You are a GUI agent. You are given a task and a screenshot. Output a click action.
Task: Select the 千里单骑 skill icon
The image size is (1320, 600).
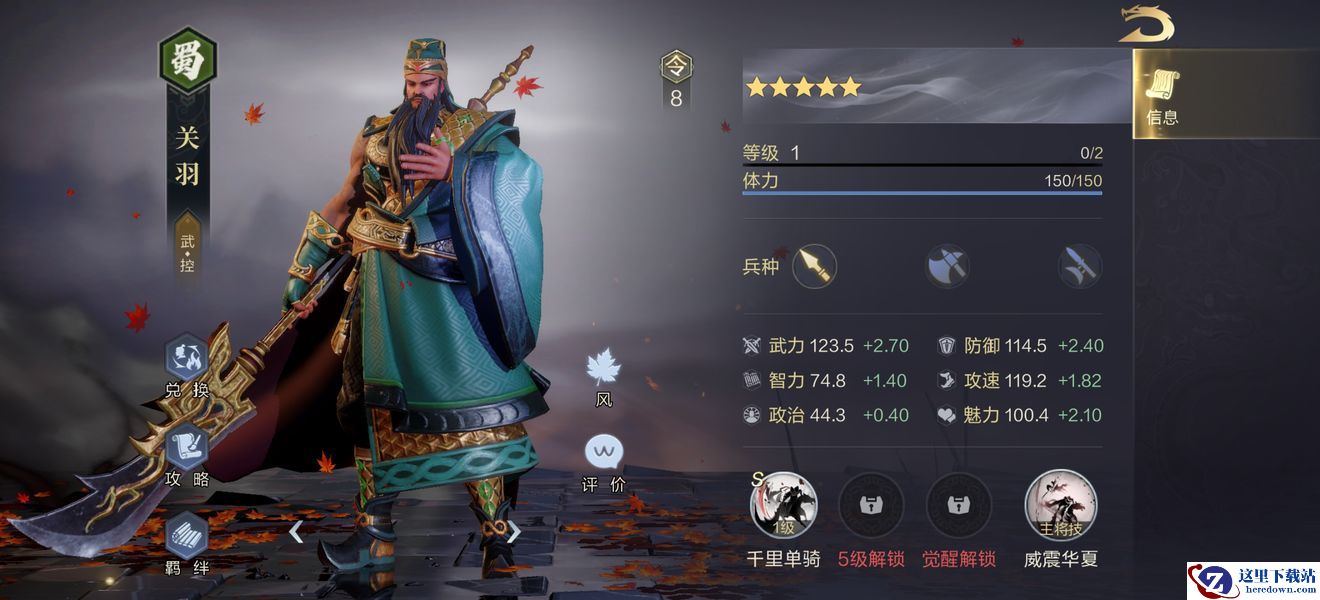point(784,505)
